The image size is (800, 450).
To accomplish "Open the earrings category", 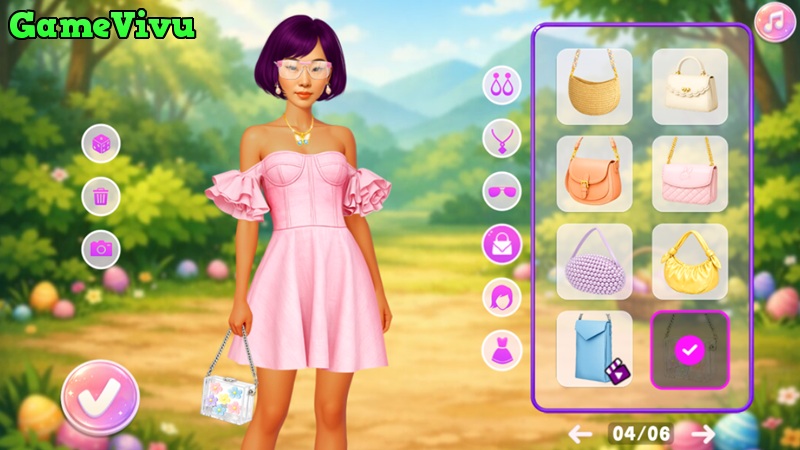I will coord(502,85).
